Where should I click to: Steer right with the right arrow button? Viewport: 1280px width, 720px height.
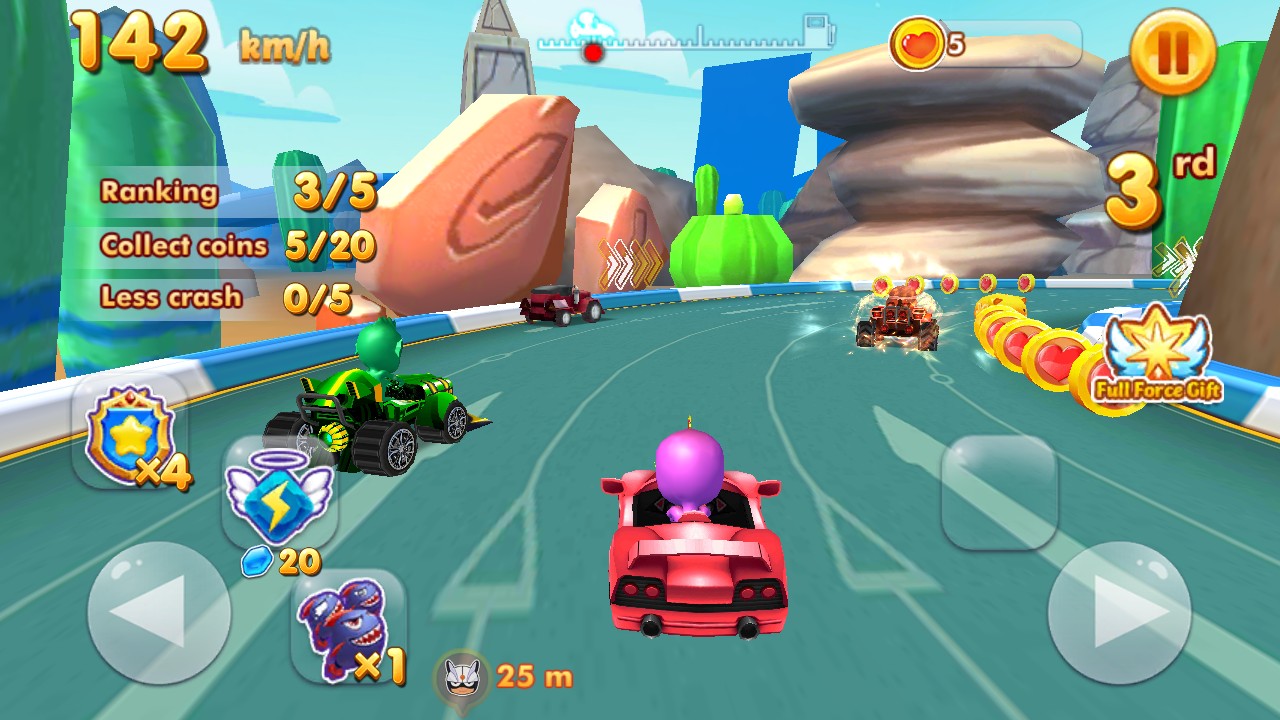click(x=1119, y=613)
